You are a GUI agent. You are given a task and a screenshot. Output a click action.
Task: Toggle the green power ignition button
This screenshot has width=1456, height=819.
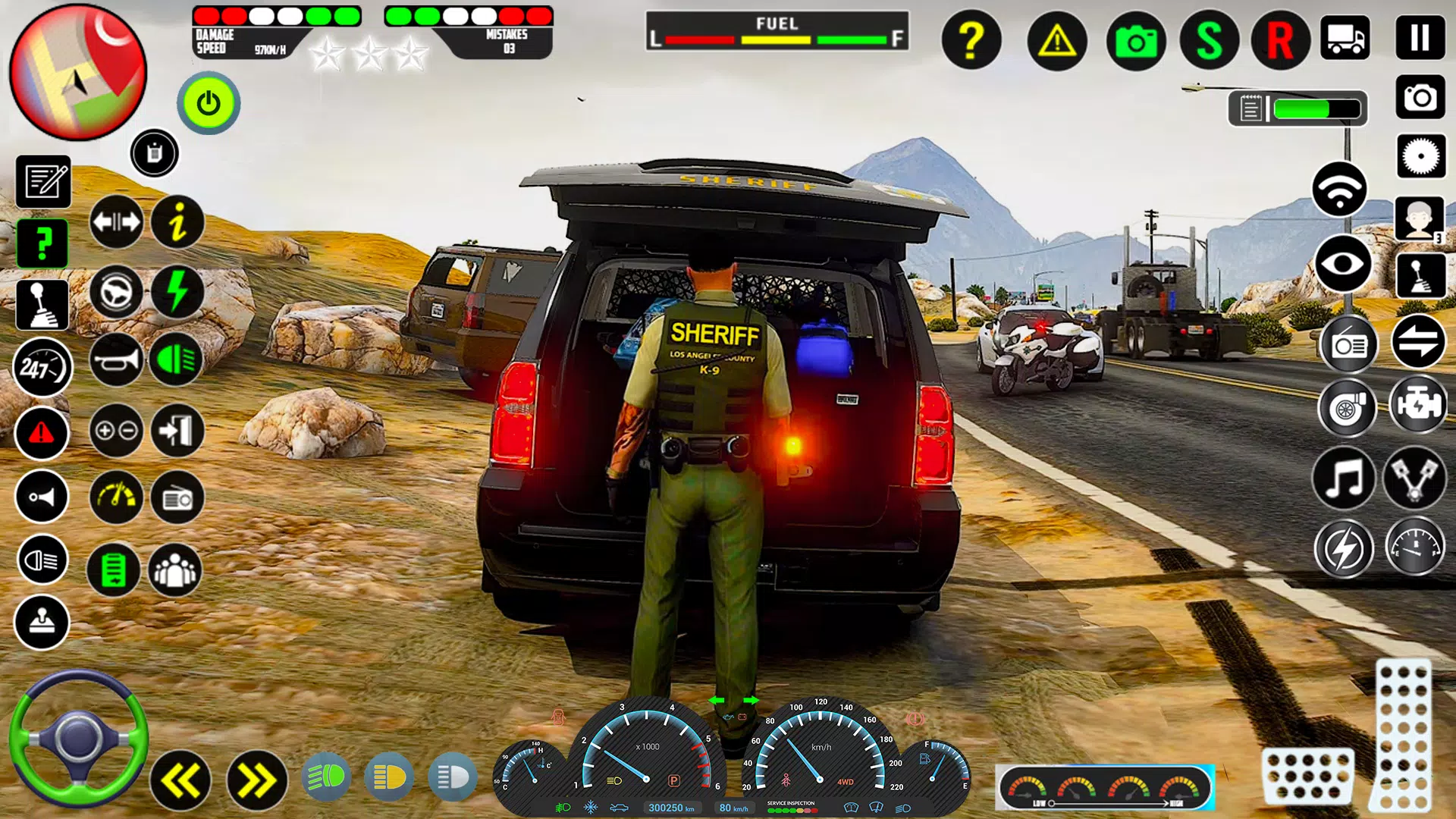[208, 104]
